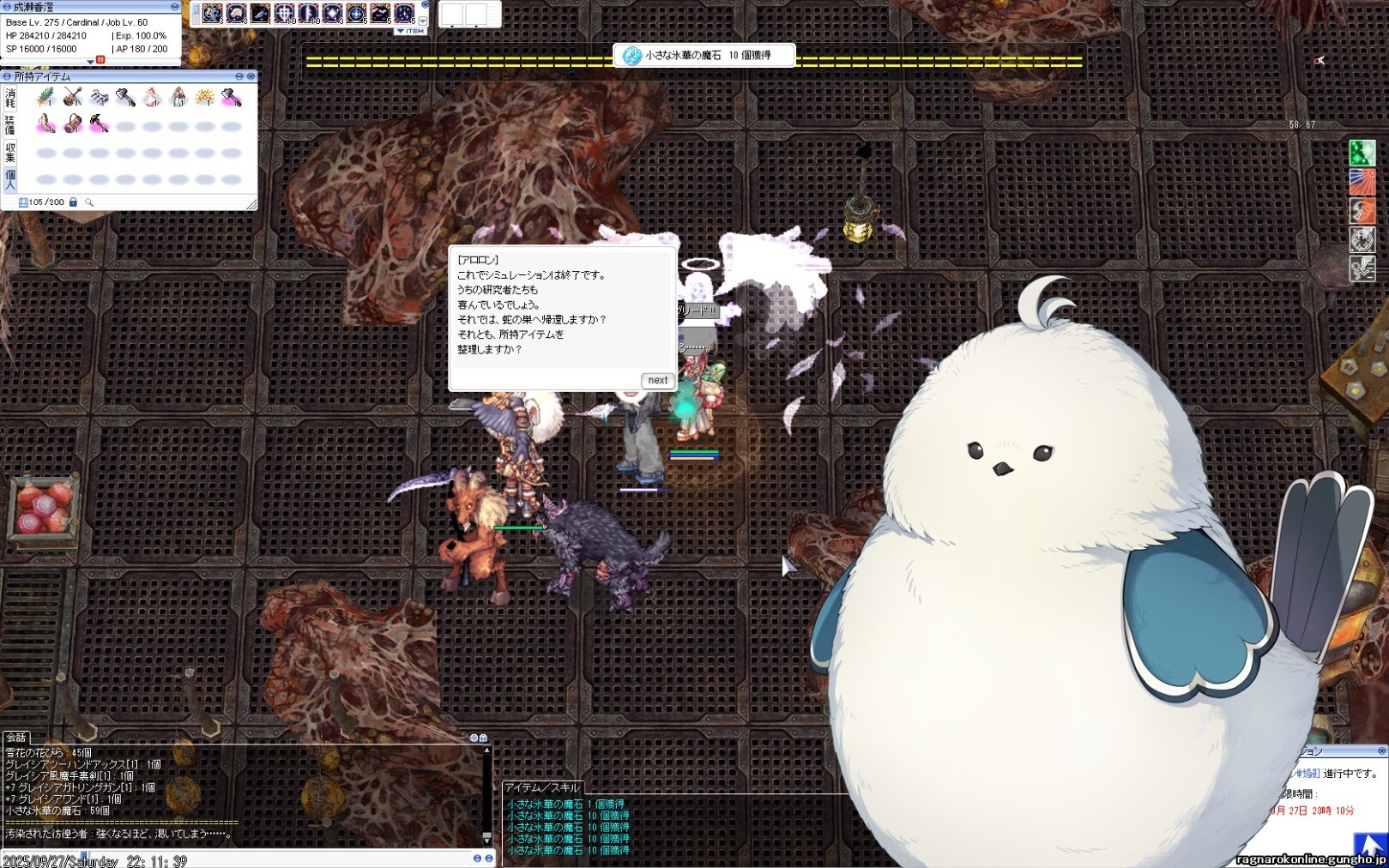Click the green sparkle buff icon

pyautogui.click(x=1362, y=154)
